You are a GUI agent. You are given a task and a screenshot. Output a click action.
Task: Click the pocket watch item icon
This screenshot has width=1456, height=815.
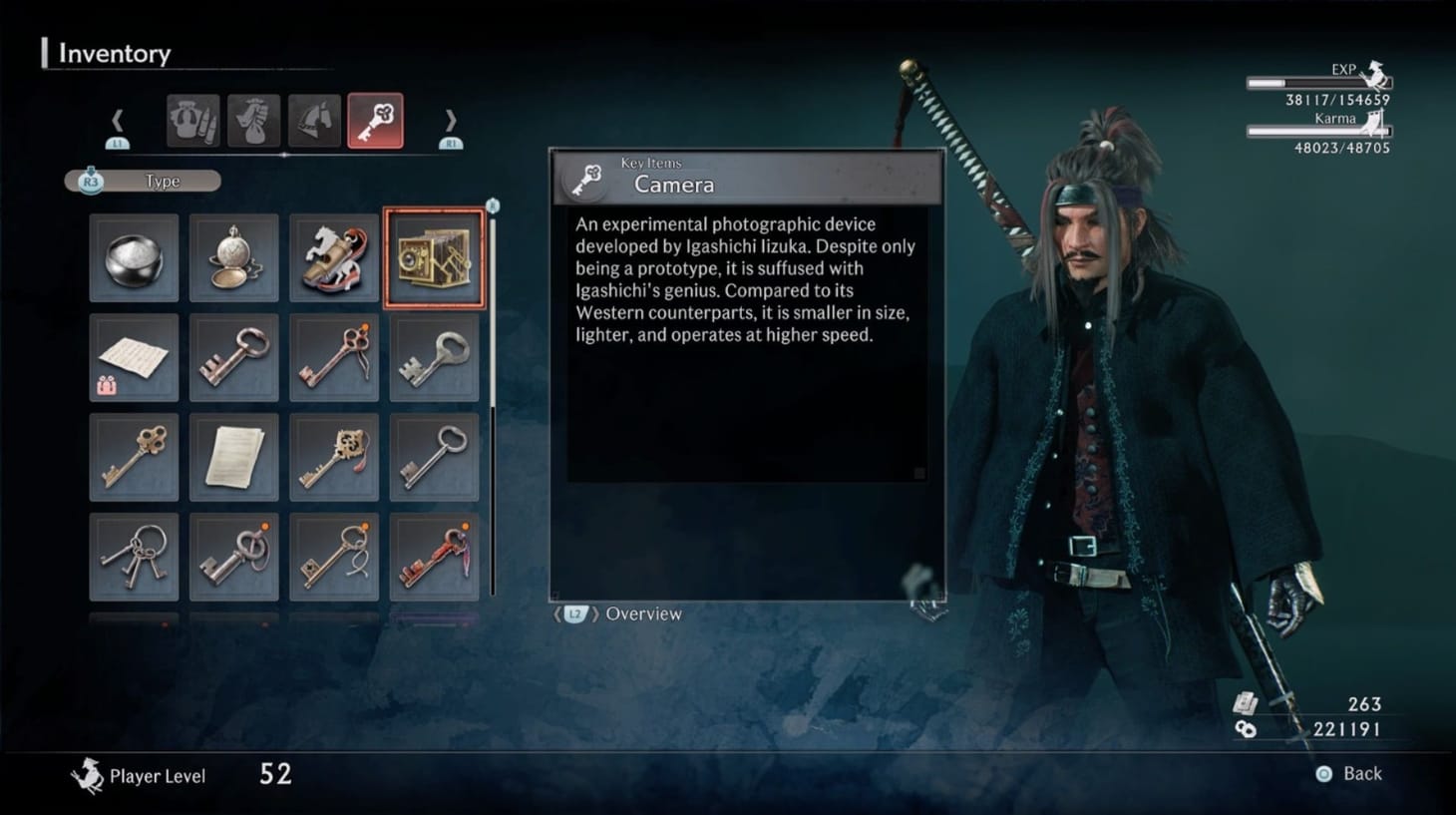click(x=233, y=257)
